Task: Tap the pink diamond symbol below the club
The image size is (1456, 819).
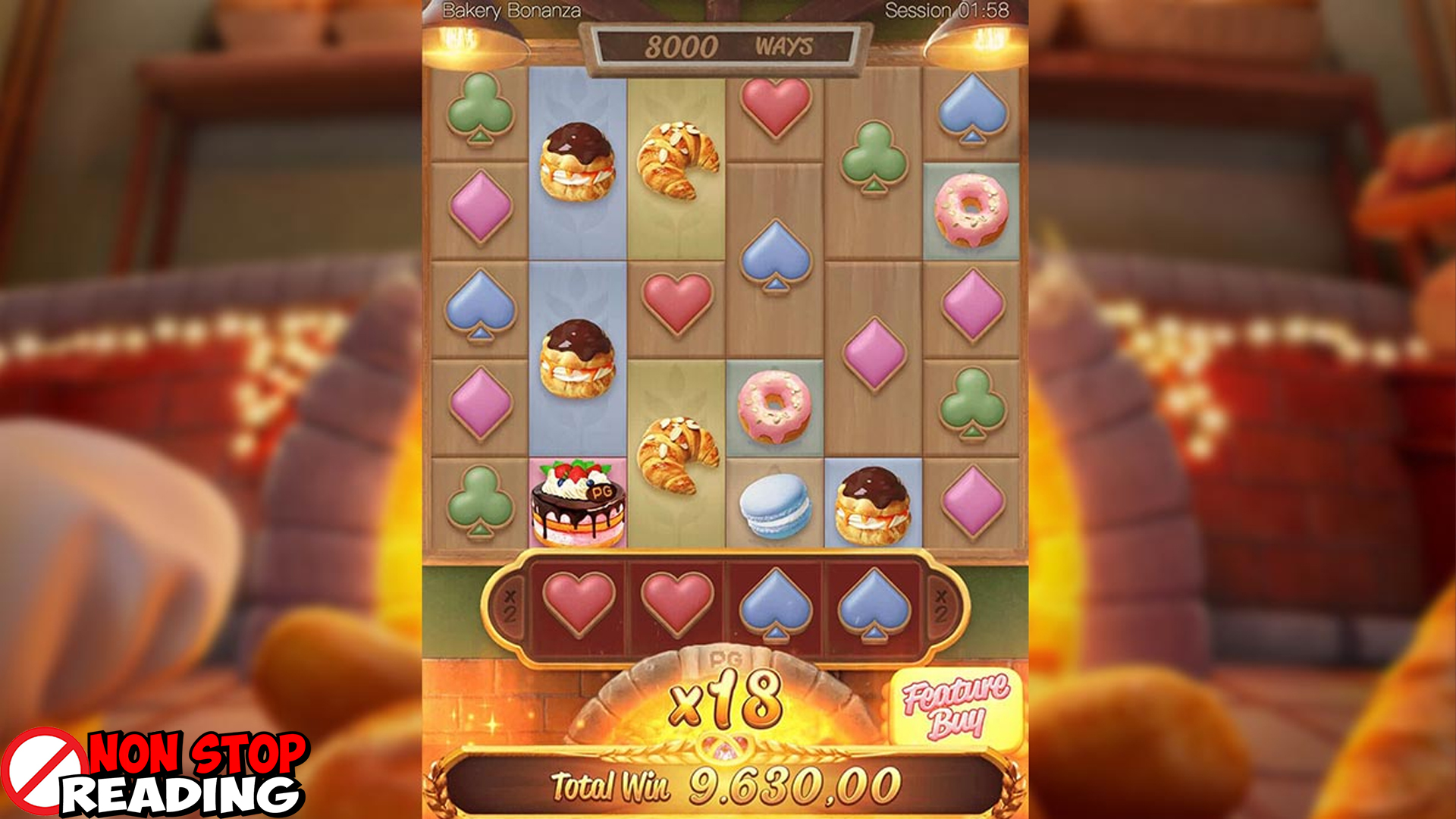Action: click(479, 206)
